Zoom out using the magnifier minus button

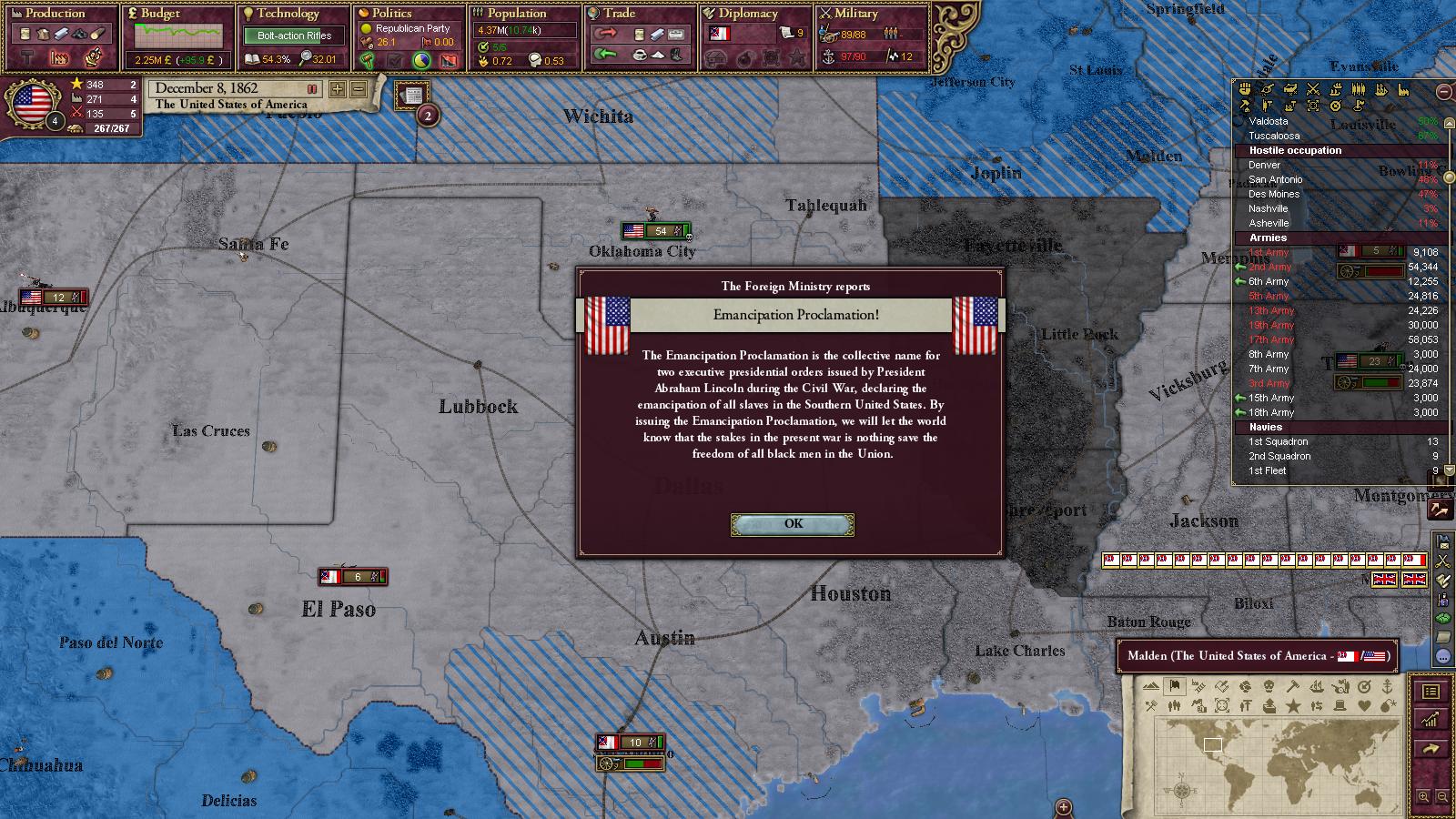1442,796
